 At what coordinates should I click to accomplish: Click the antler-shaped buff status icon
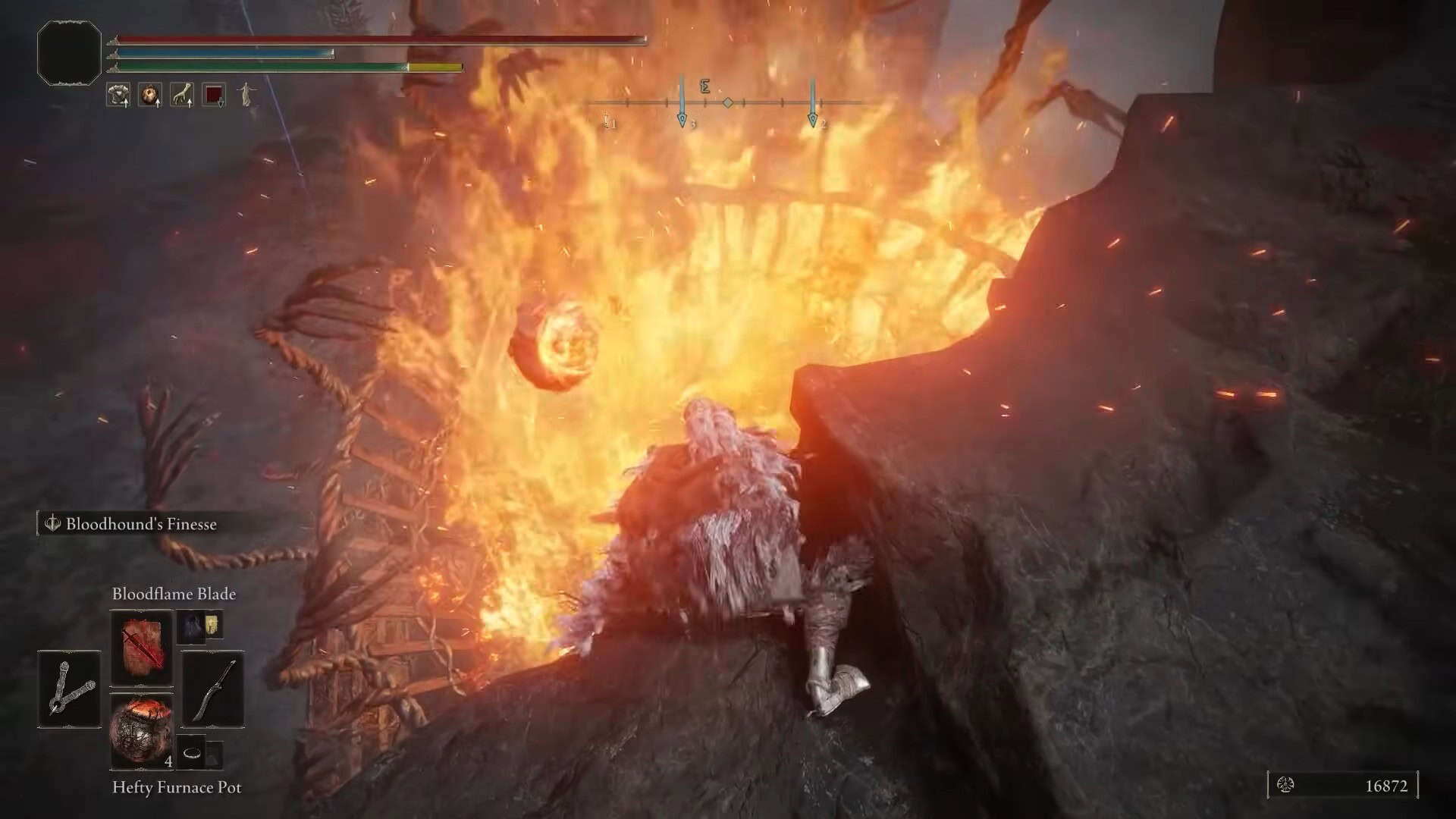181,95
